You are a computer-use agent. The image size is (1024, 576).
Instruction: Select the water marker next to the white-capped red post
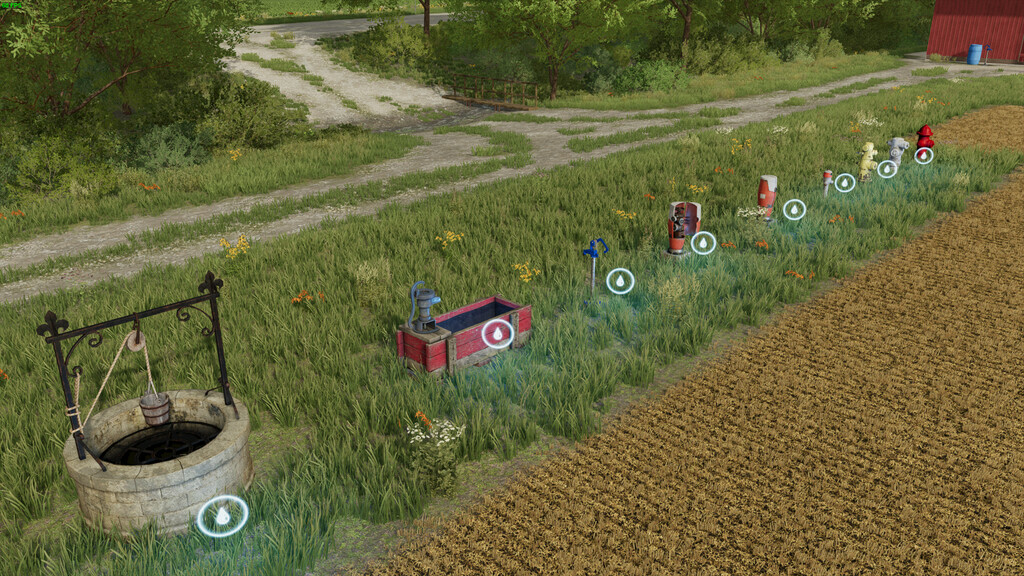point(794,209)
